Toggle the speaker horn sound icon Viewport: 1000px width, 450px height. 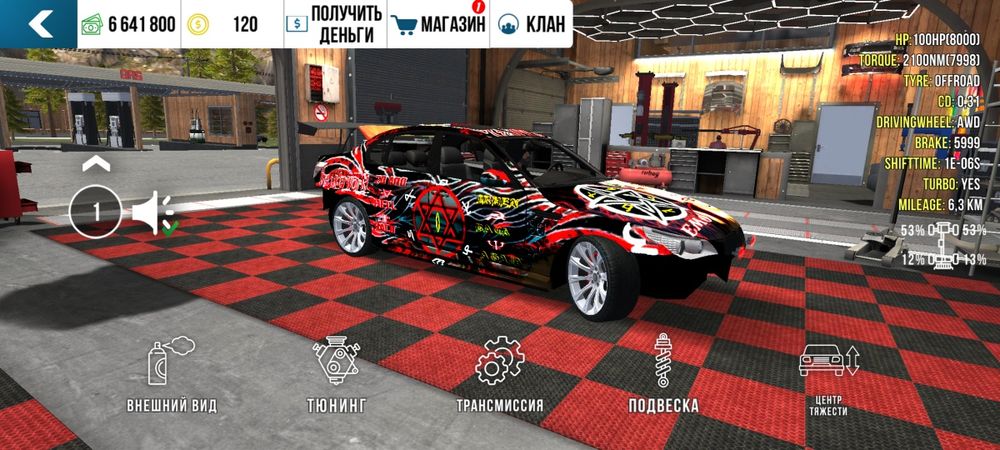pyautogui.click(x=153, y=213)
